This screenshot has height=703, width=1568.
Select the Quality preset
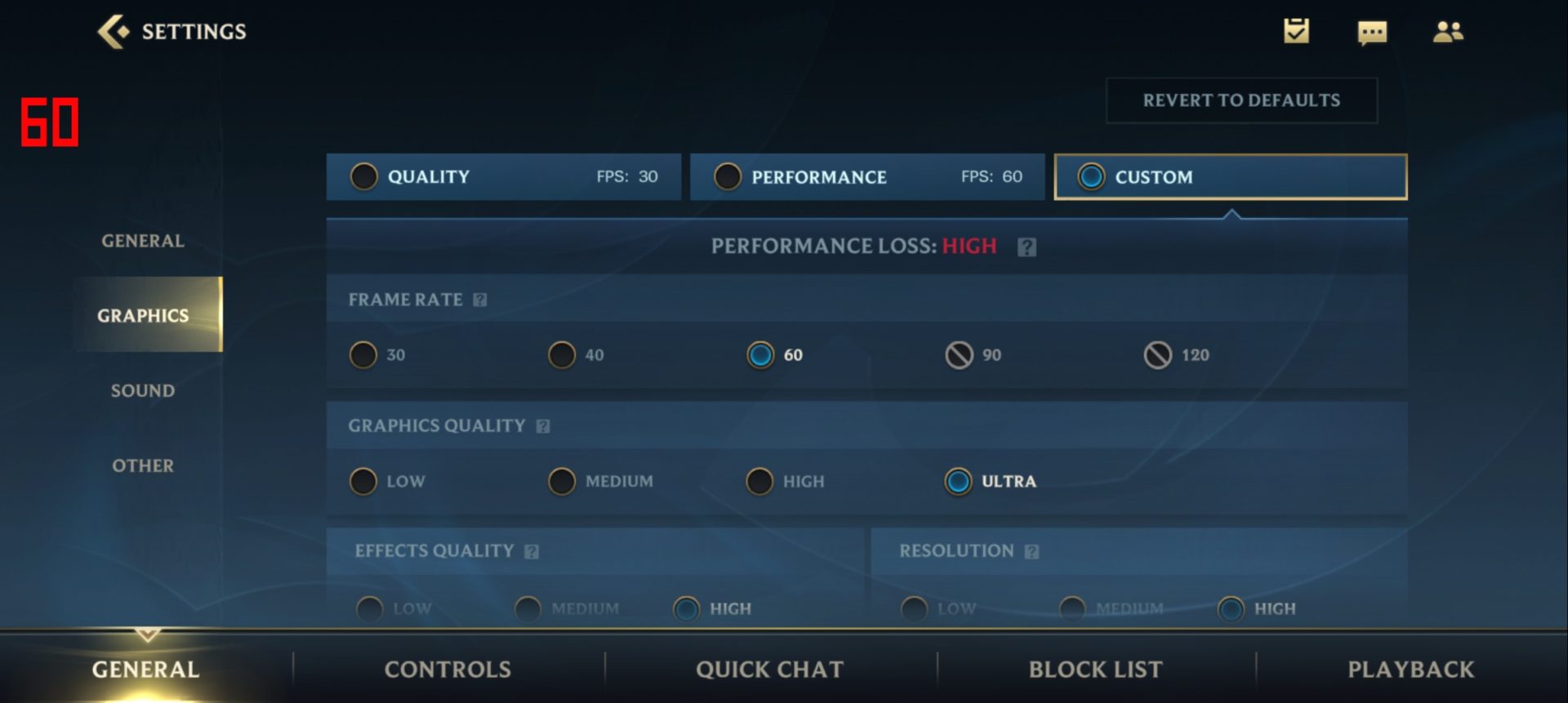click(x=503, y=177)
